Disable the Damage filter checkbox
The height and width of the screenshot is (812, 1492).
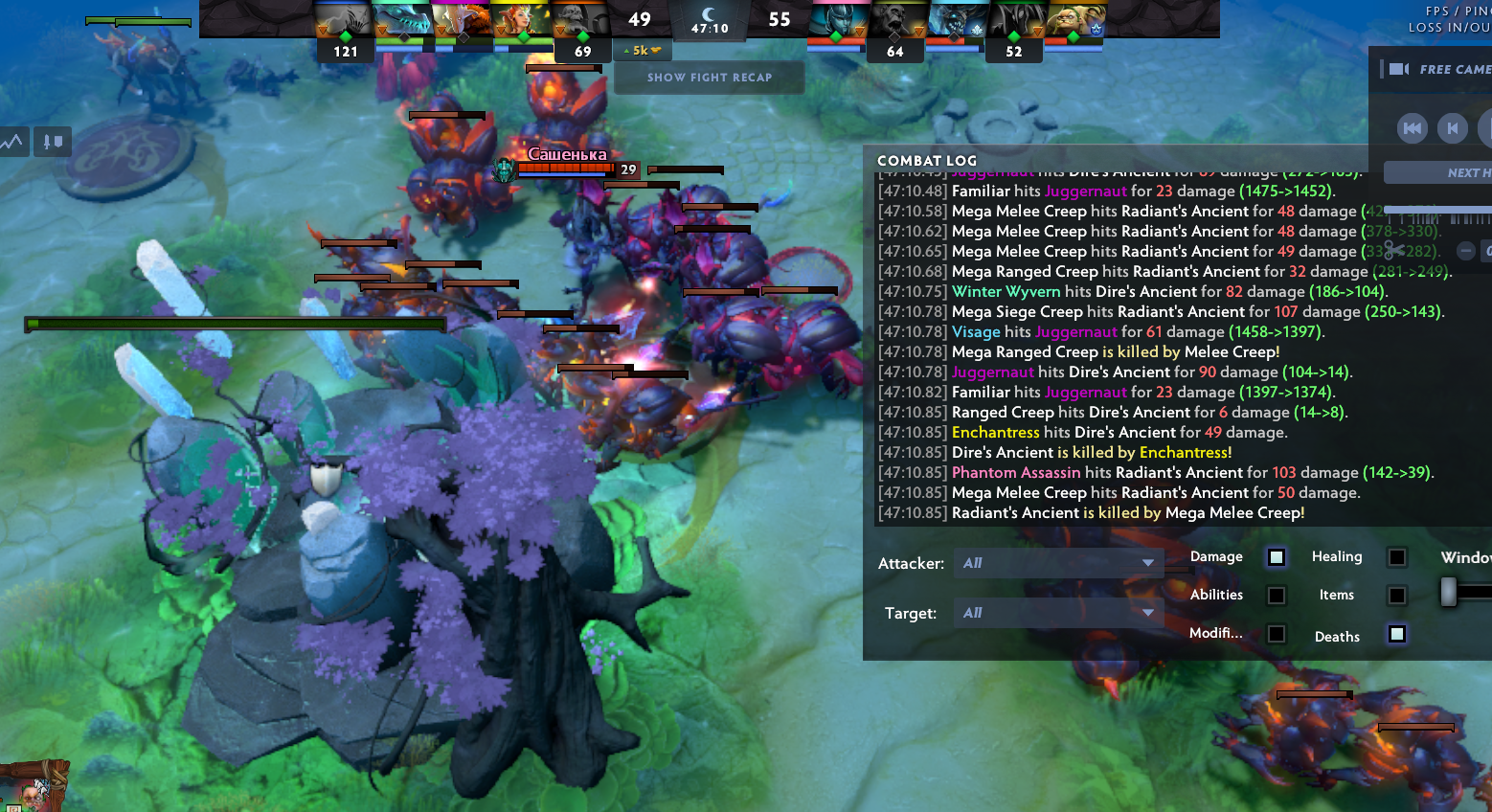(x=1276, y=556)
